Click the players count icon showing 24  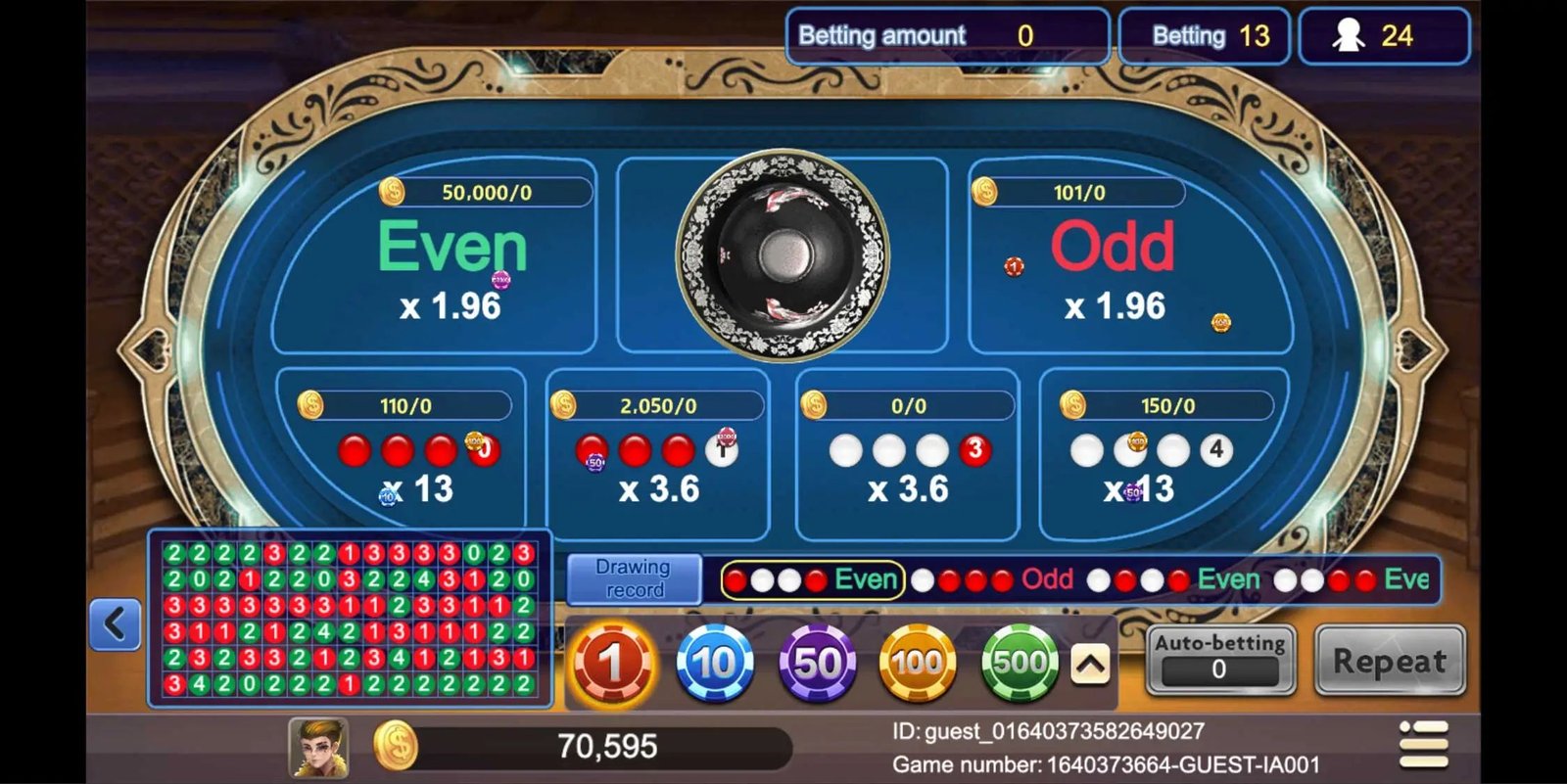point(1384,36)
